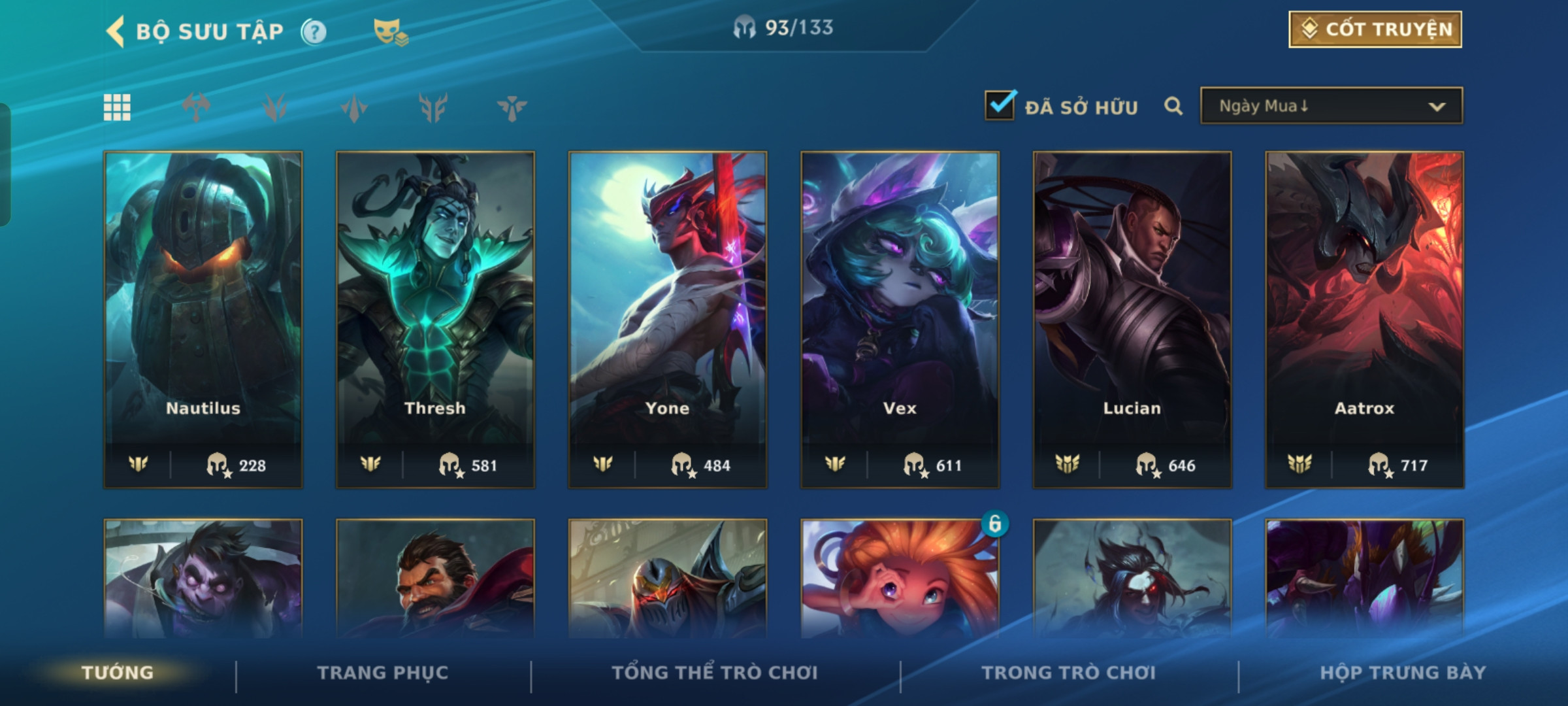Open the orange-haired champion card with badge
The height and width of the screenshot is (706, 1568).
click(x=900, y=579)
